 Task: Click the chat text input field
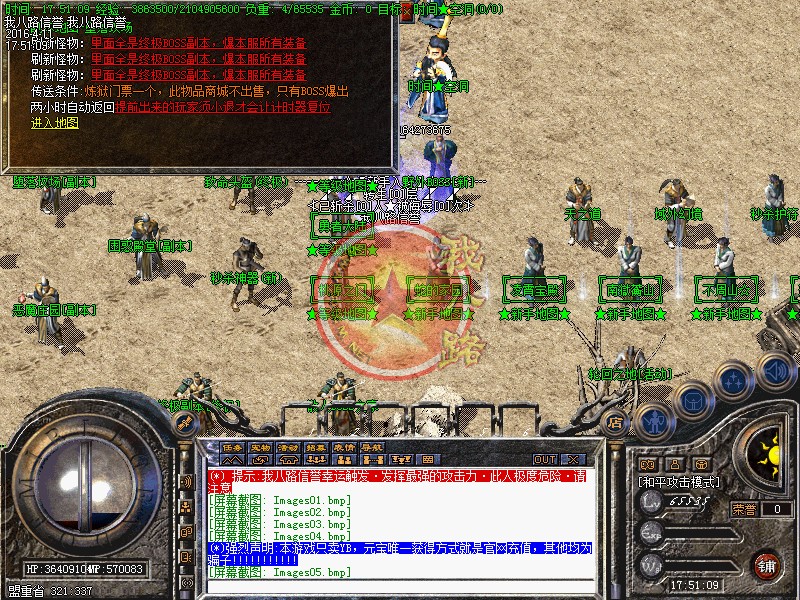tap(400, 586)
